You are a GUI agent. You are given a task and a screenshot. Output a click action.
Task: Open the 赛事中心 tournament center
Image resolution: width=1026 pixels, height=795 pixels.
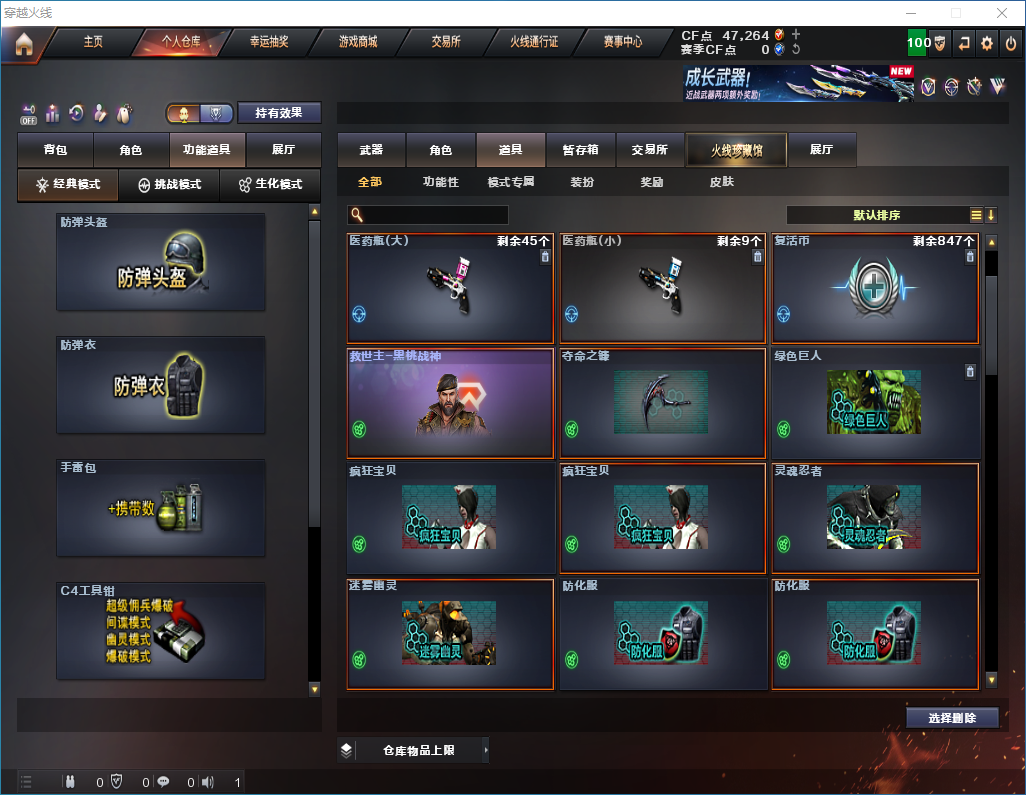pos(622,42)
